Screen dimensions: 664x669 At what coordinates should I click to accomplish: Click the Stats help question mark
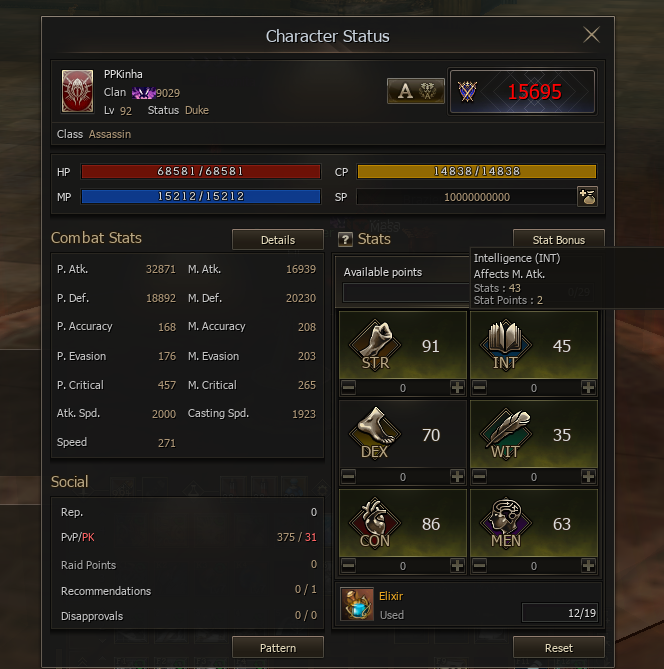click(x=346, y=240)
